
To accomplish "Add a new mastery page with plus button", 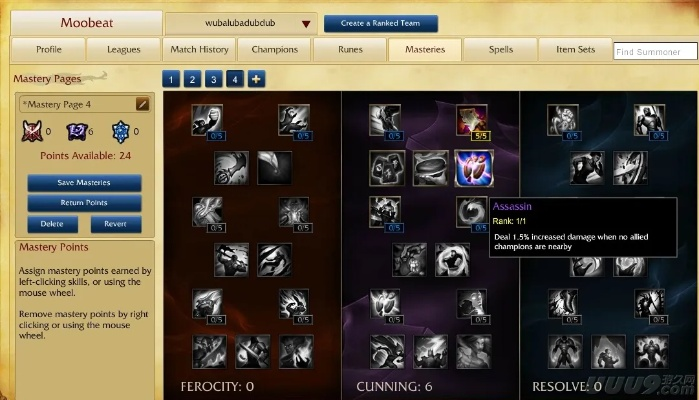I will pyautogui.click(x=256, y=79).
